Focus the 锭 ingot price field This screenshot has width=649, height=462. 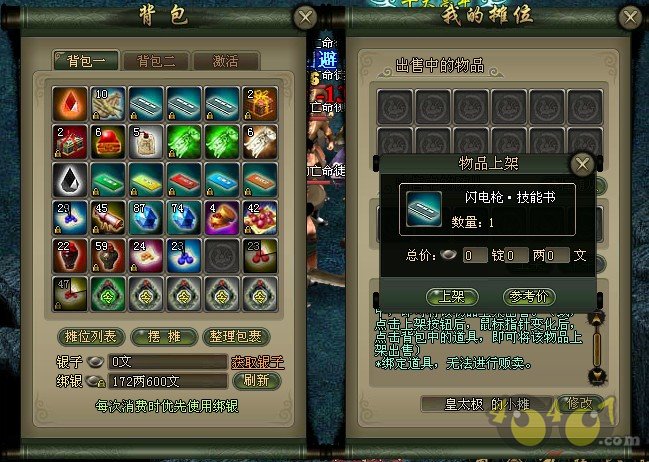475,255
